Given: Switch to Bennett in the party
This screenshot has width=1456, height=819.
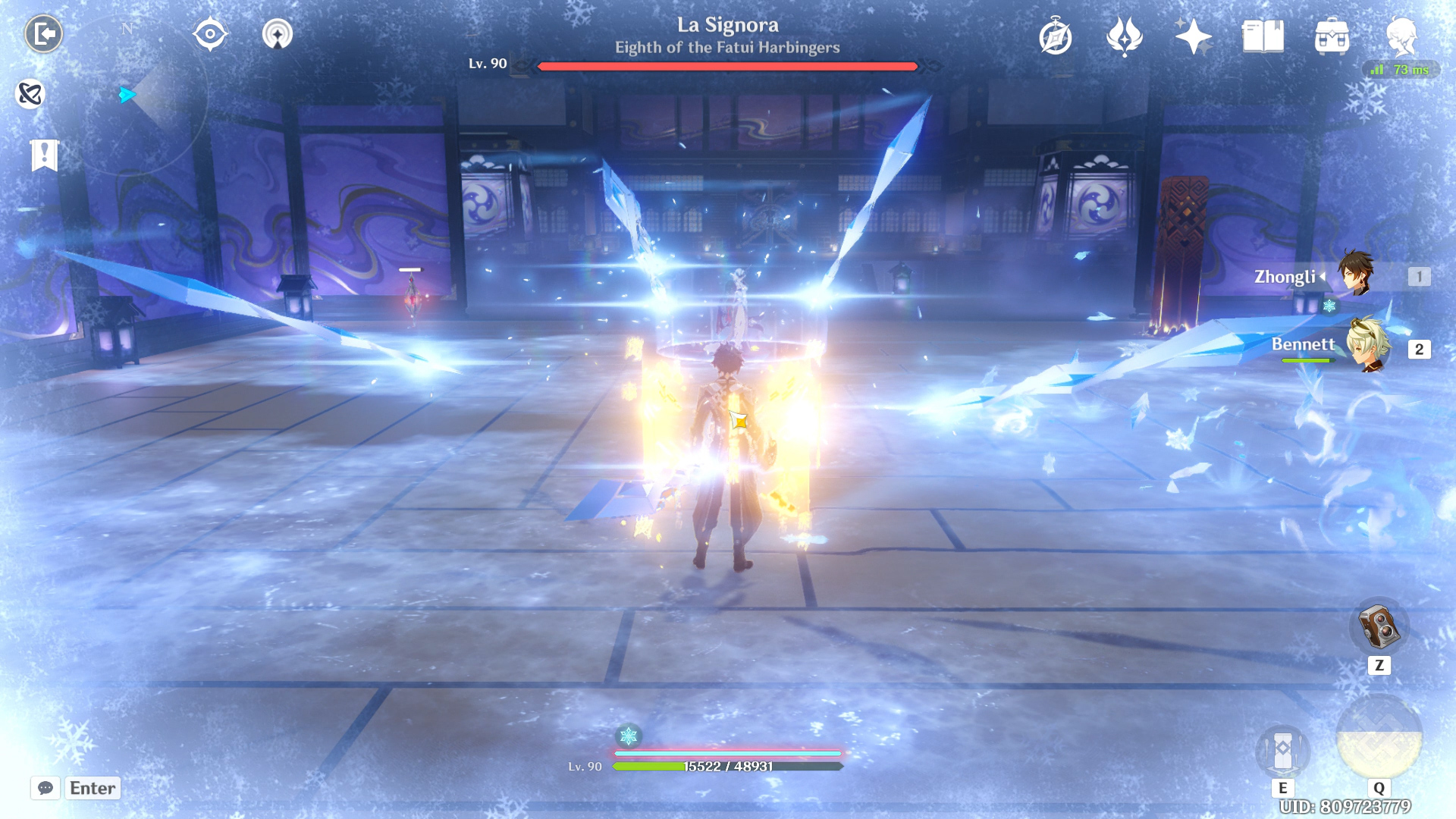Looking at the screenshot, I should pyautogui.click(x=1367, y=346).
